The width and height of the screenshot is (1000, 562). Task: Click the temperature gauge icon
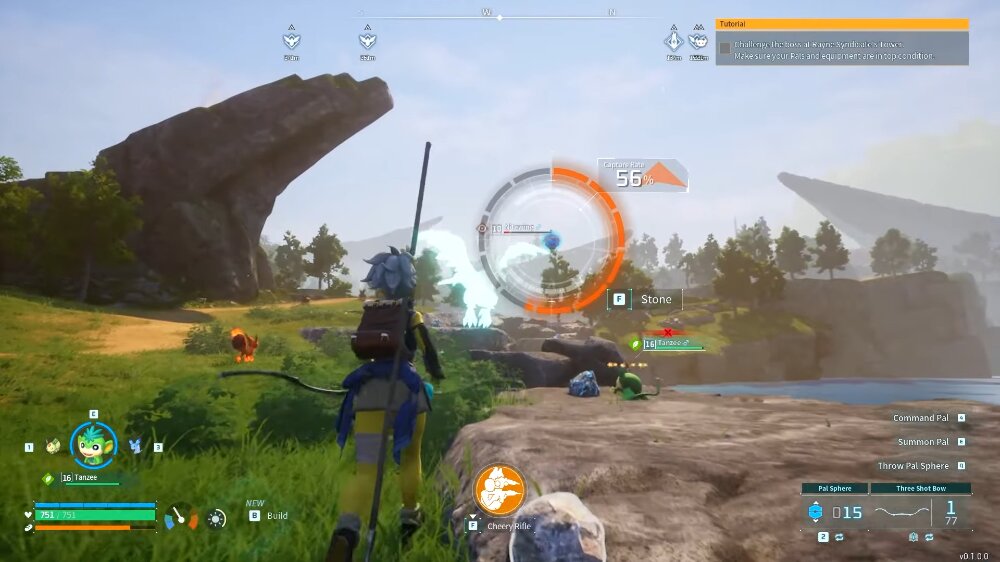tap(181, 517)
